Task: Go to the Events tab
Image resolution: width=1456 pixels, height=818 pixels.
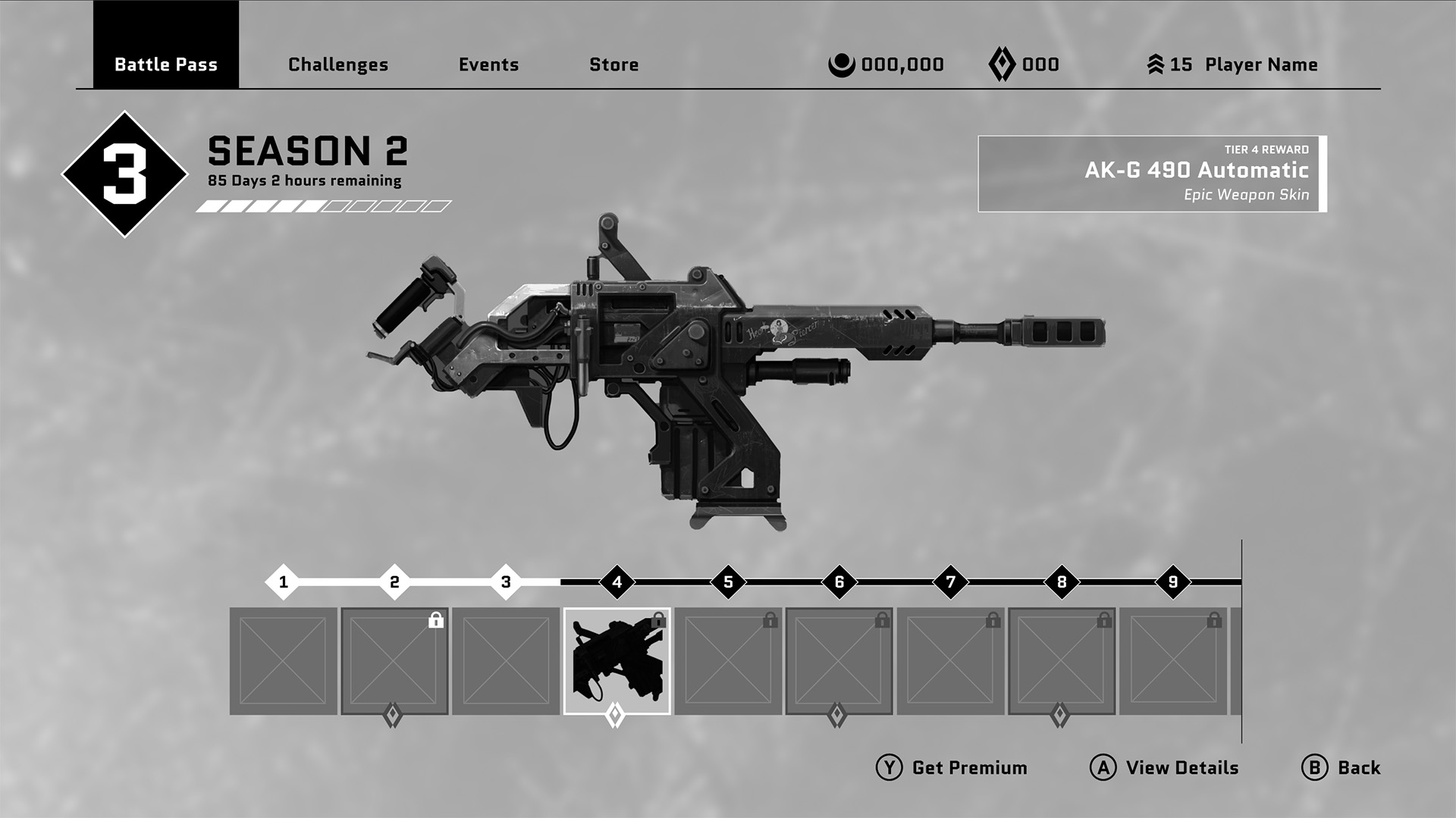Action: tap(488, 64)
